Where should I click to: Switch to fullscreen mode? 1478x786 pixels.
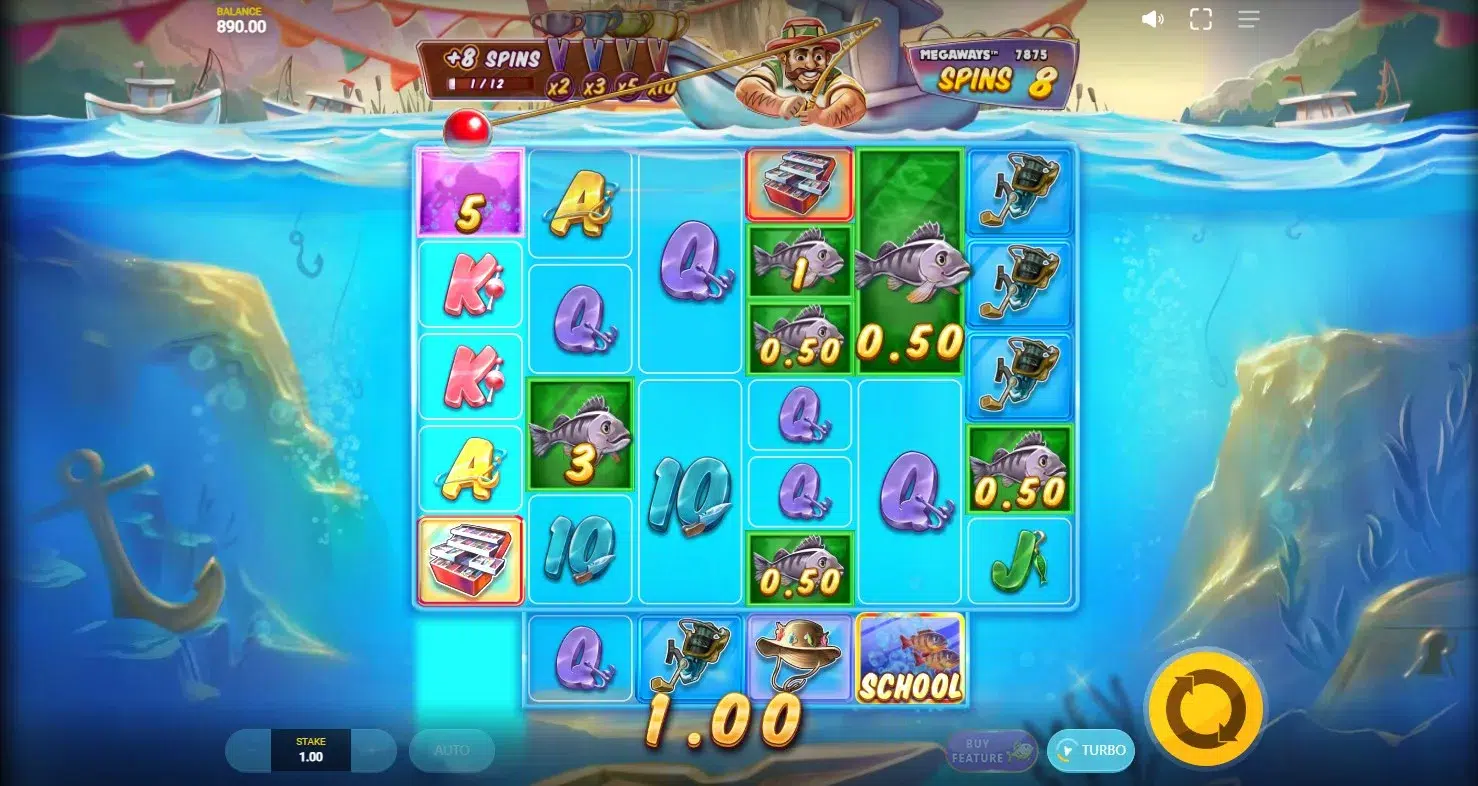(x=1201, y=19)
